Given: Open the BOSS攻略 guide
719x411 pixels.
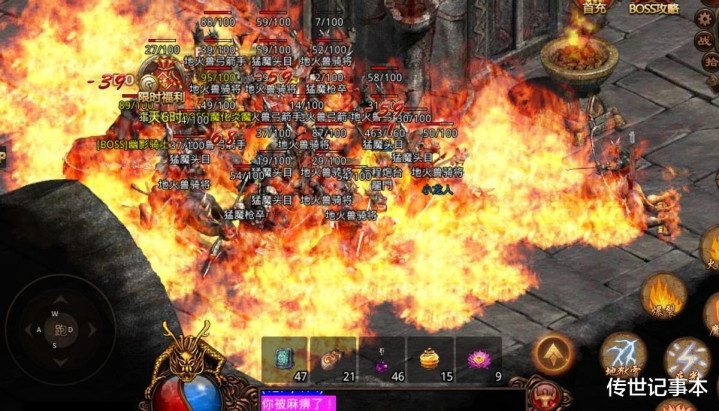Looking at the screenshot, I should coord(654,8).
